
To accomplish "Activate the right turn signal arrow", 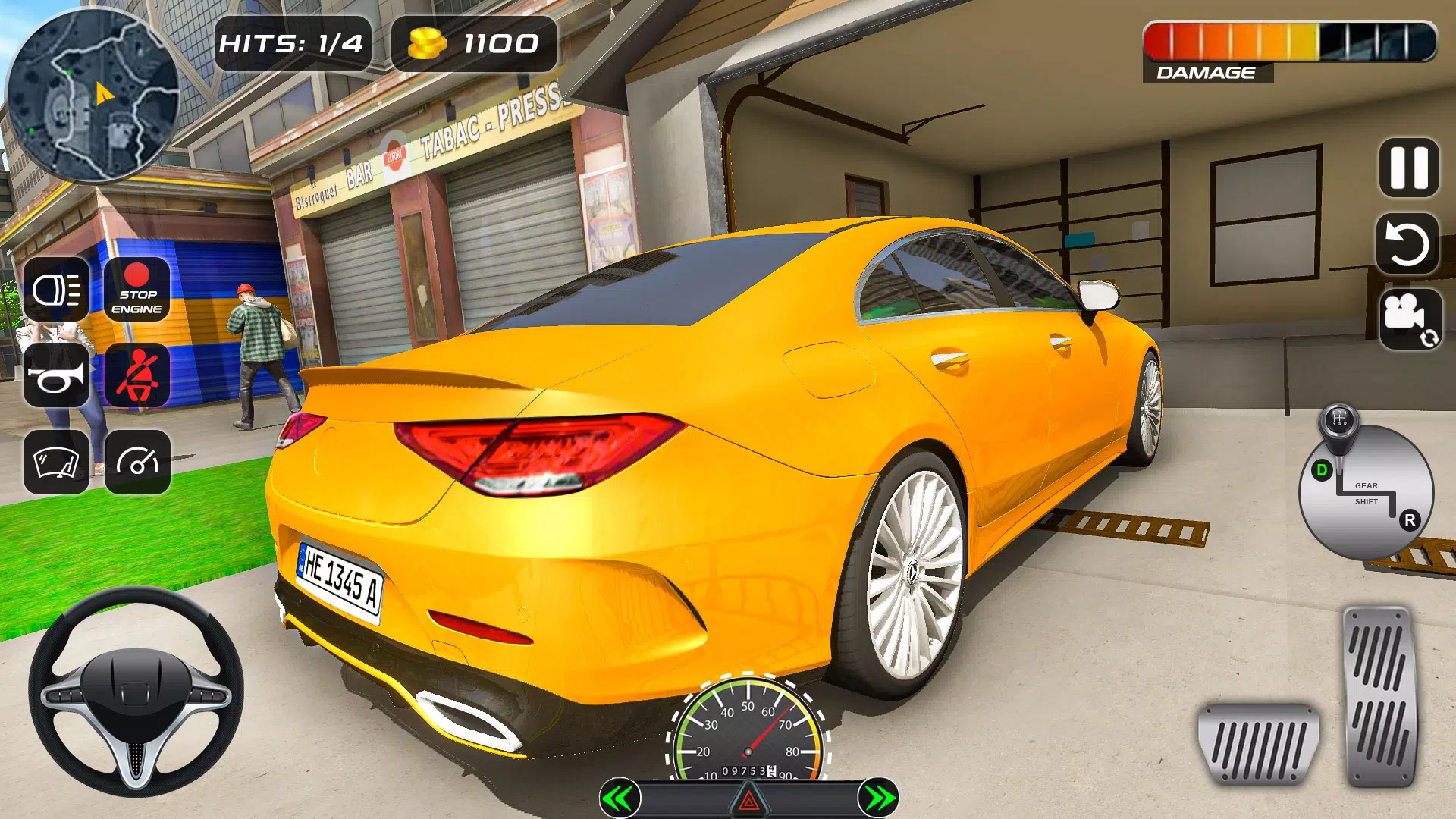I will click(x=878, y=798).
